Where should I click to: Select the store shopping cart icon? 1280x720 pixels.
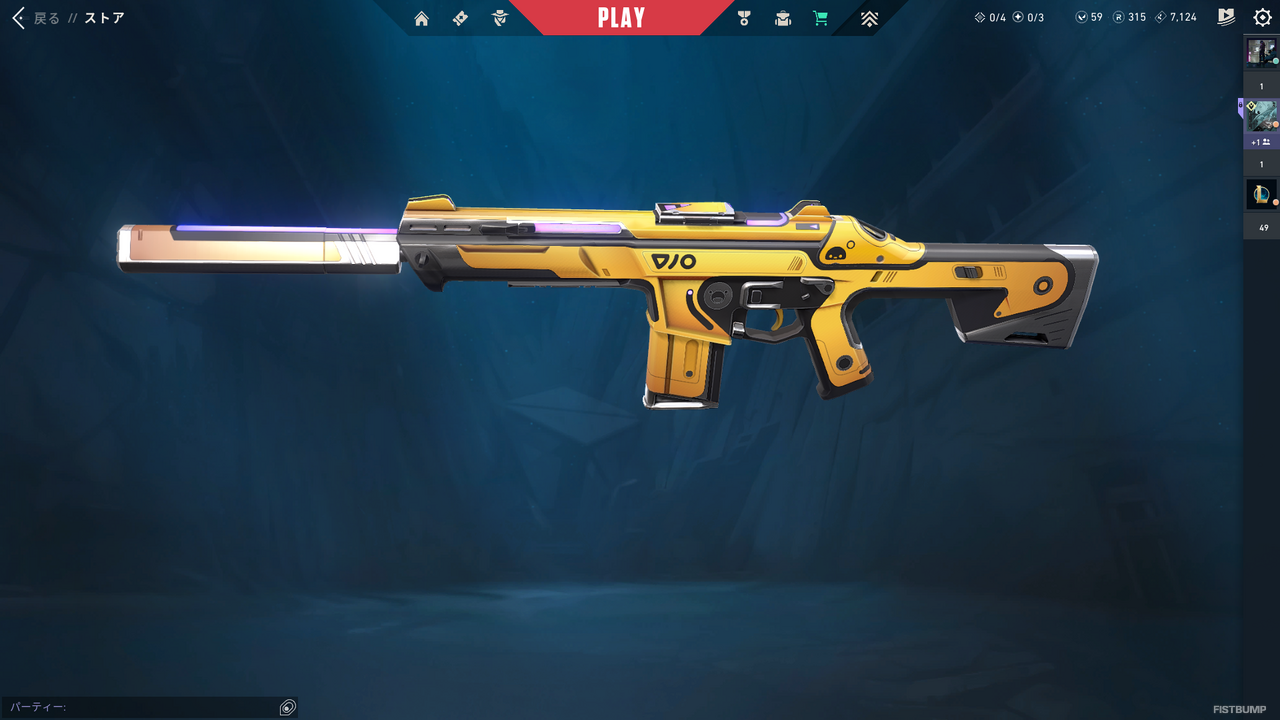[821, 18]
